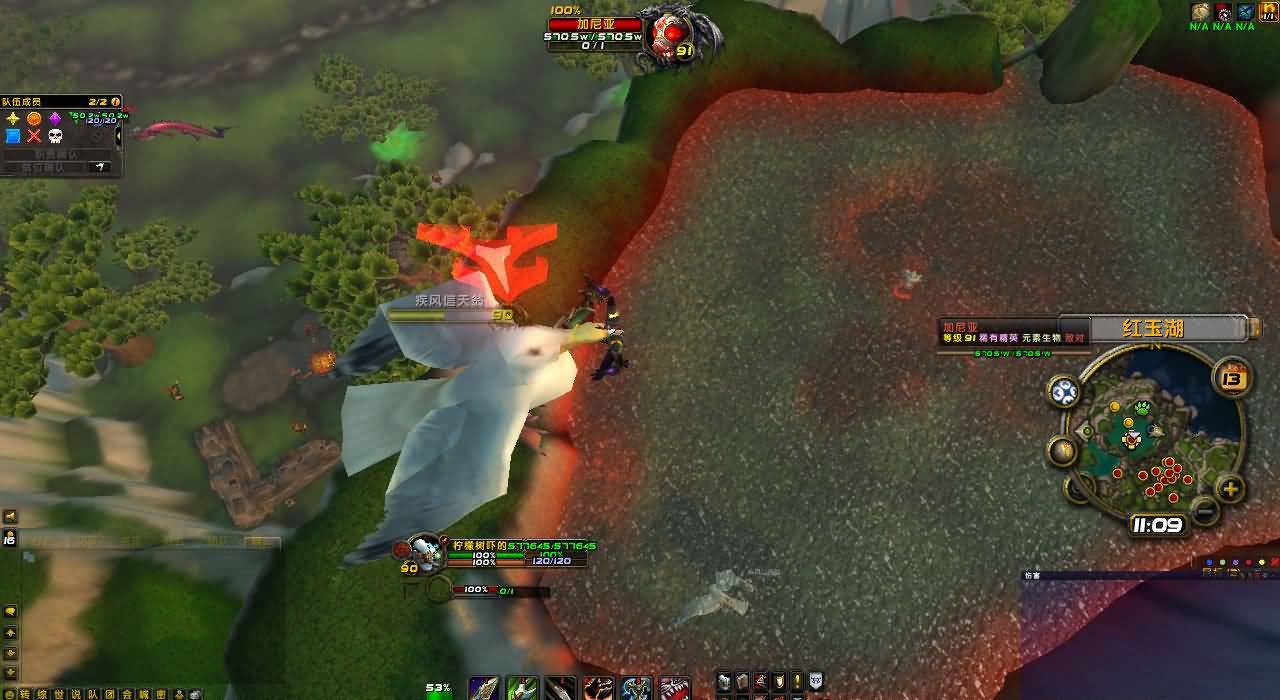Activate the green blade ability on action bar
1280x700 pixels.
coord(522,688)
